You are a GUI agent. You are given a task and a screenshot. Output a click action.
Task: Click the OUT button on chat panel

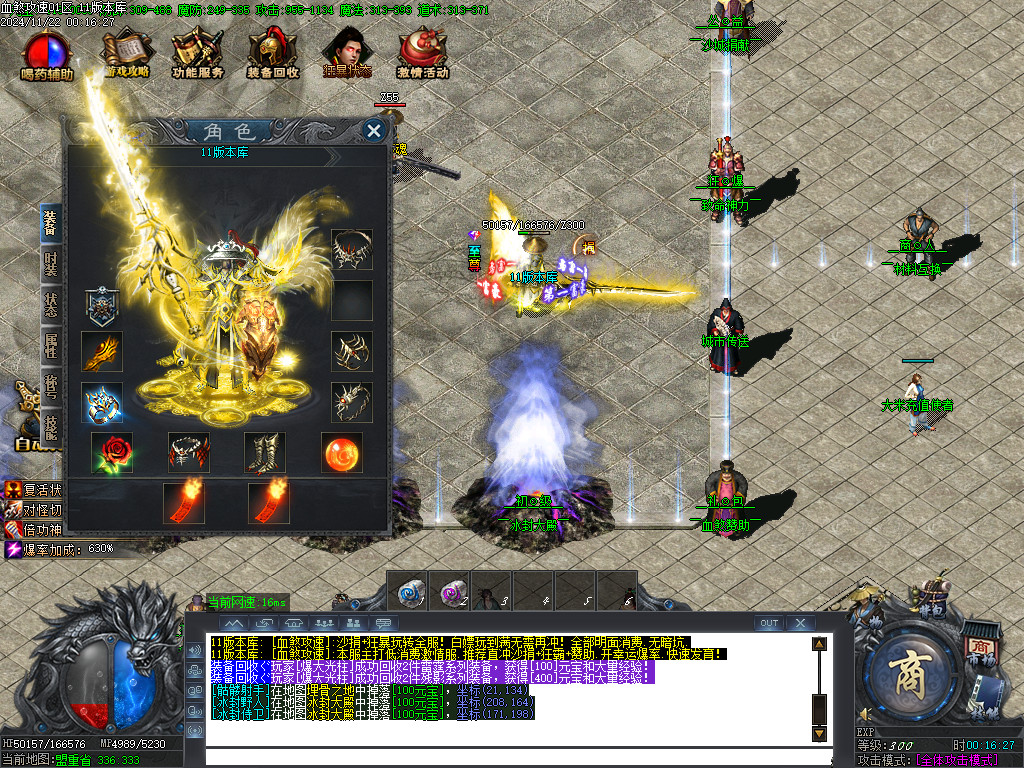(x=768, y=623)
